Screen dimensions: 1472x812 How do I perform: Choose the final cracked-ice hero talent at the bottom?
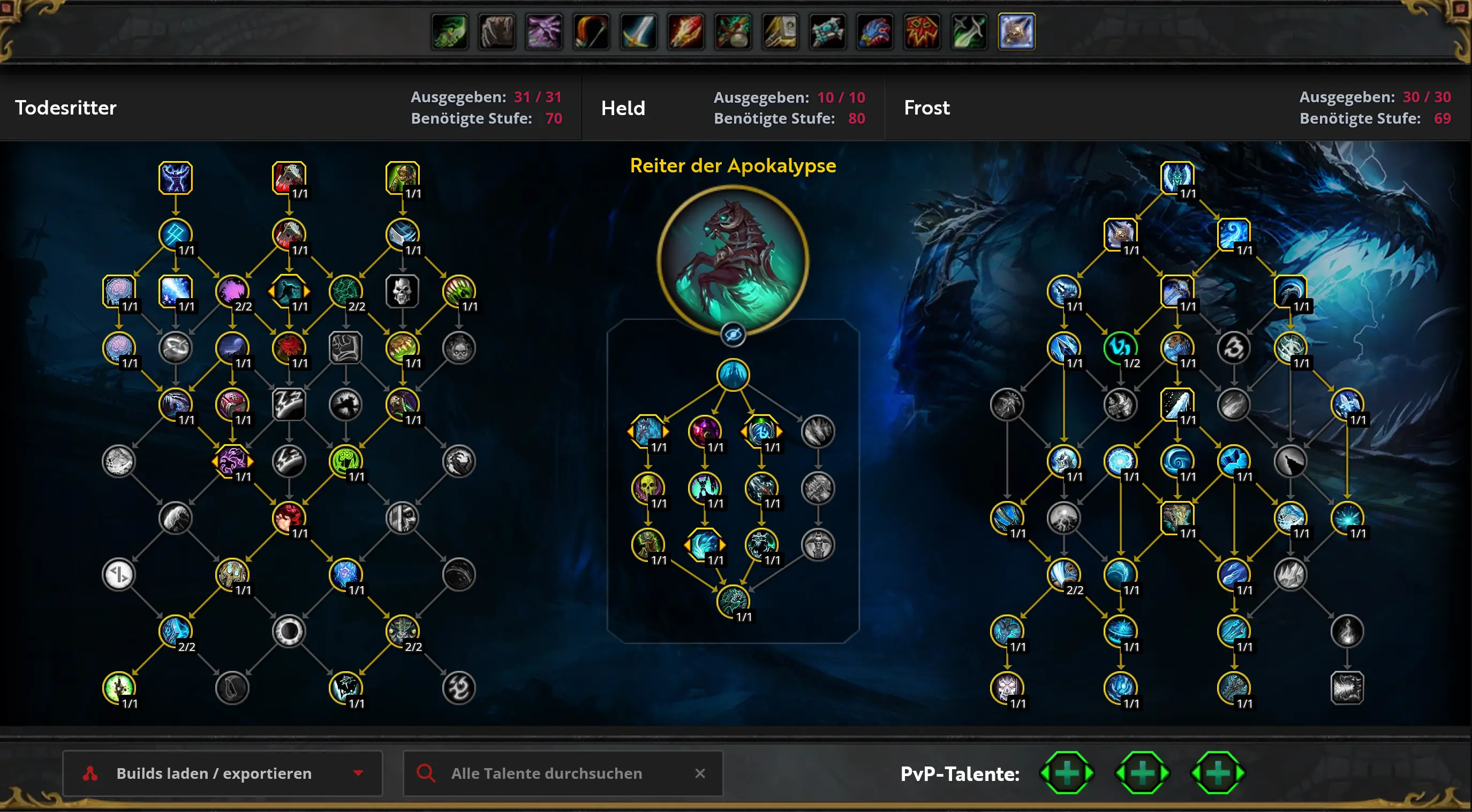point(733,601)
